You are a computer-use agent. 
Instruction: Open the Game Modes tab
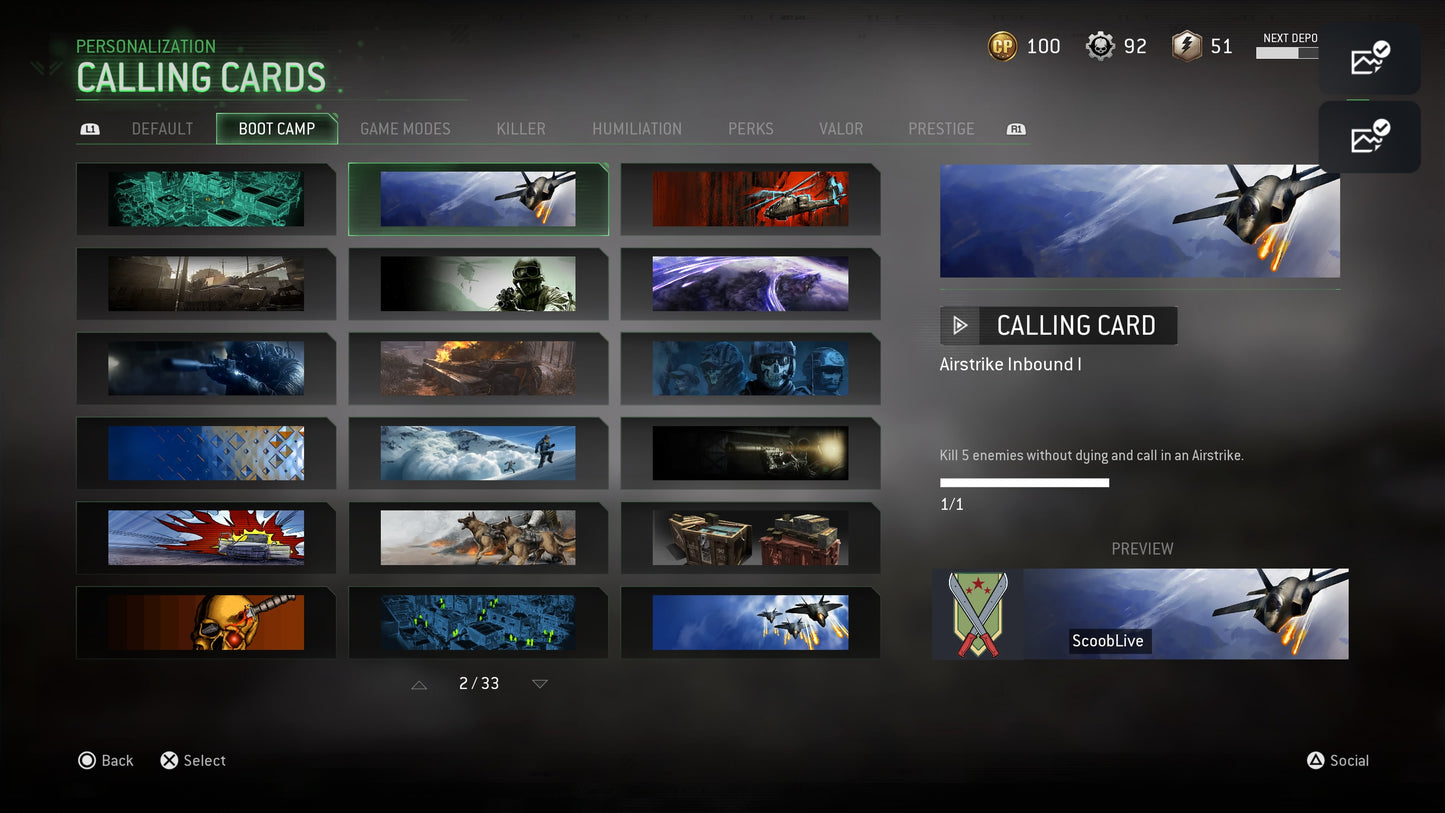(x=404, y=128)
